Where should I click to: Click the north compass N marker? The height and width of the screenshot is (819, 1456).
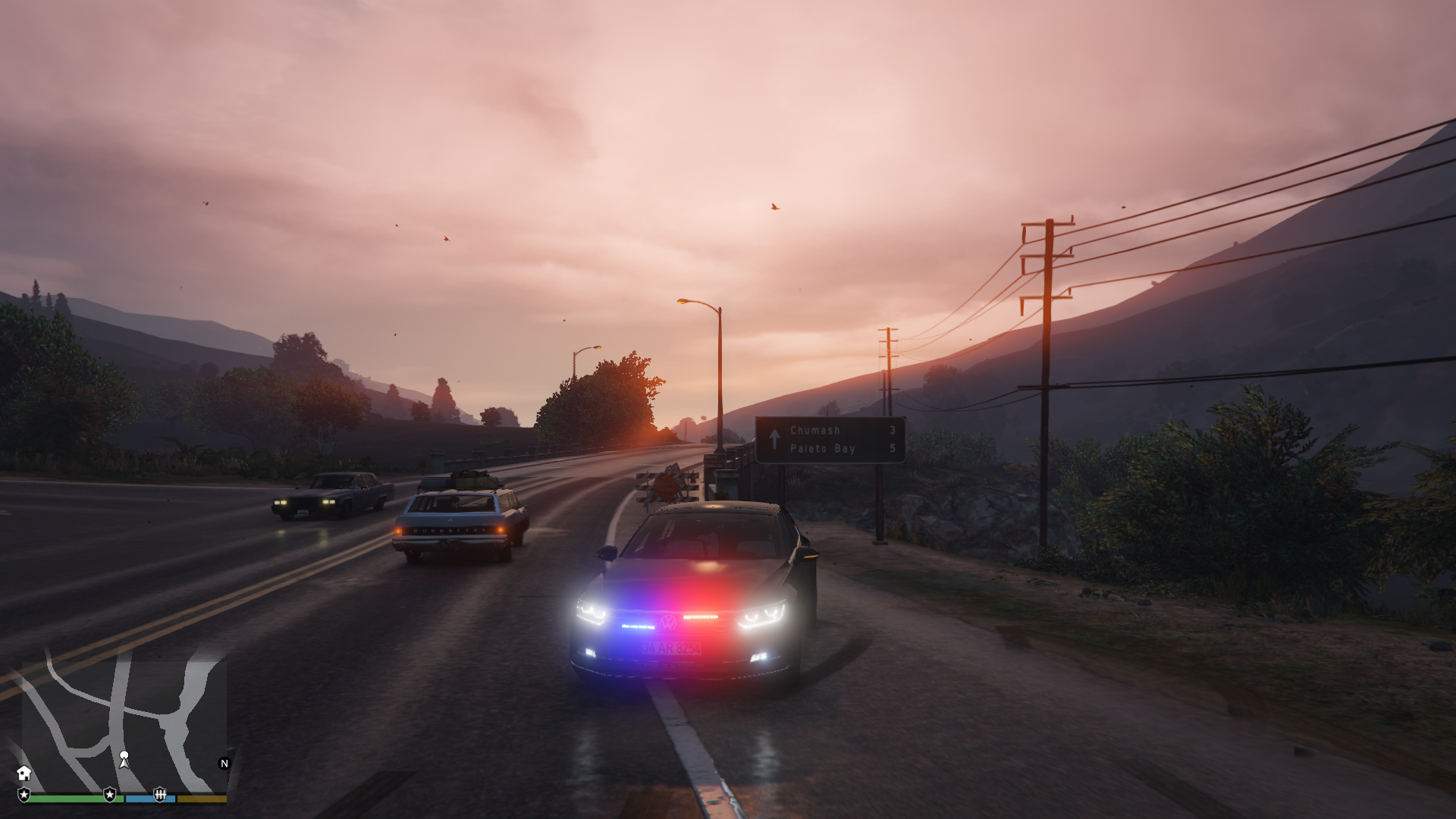pos(224,764)
